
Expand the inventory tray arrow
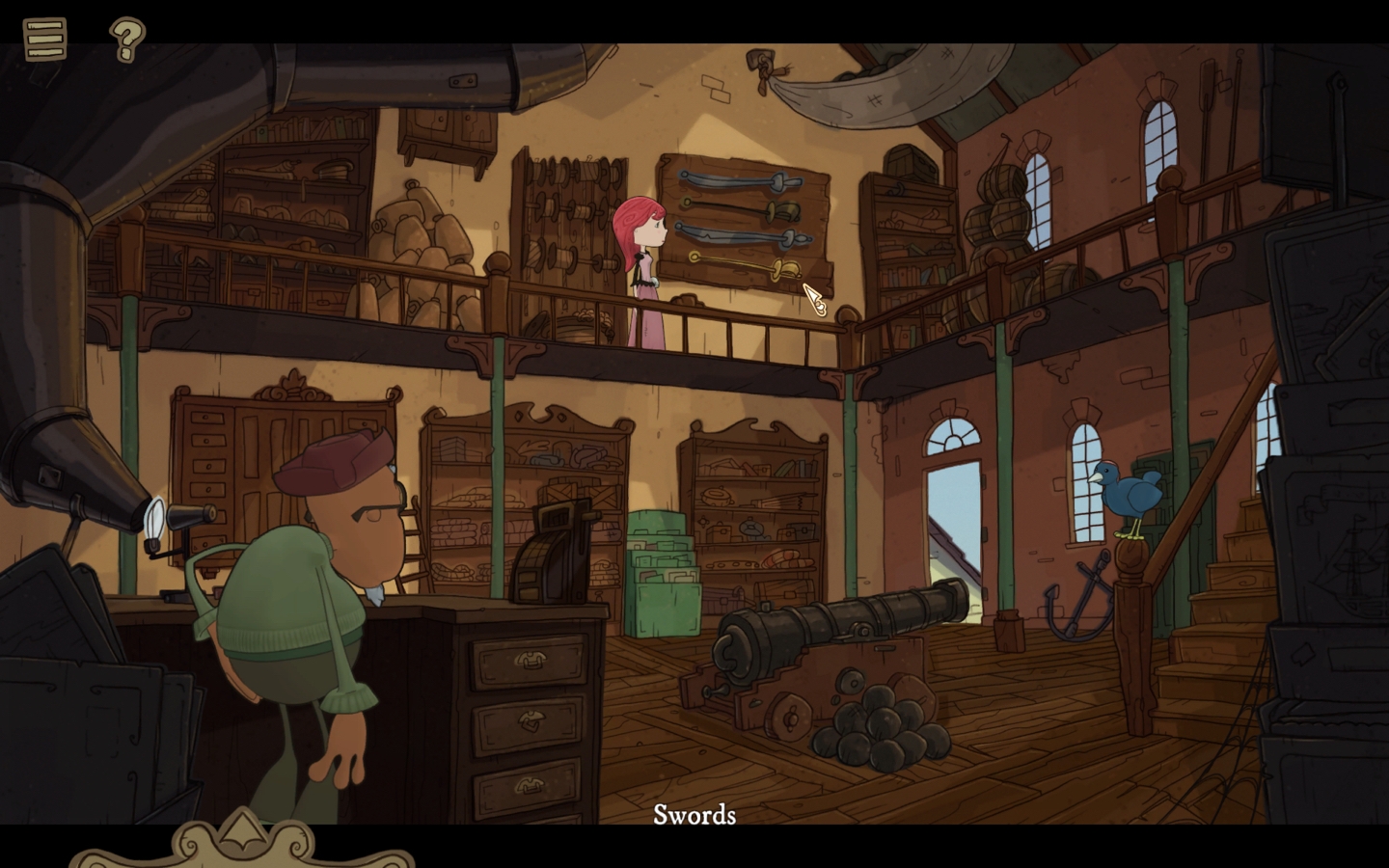[242, 831]
